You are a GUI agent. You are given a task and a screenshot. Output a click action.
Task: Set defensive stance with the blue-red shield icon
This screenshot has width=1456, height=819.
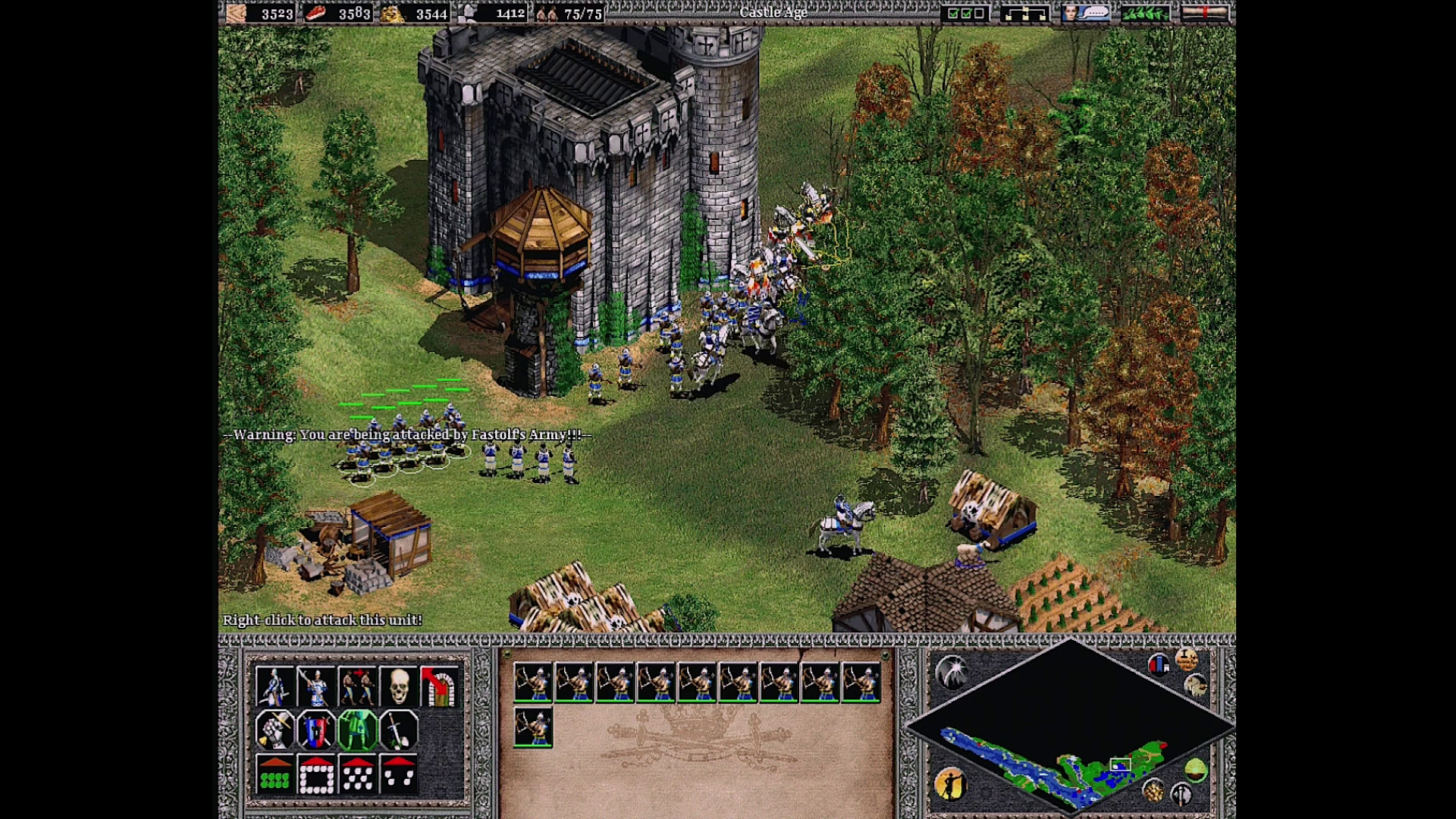[315, 730]
